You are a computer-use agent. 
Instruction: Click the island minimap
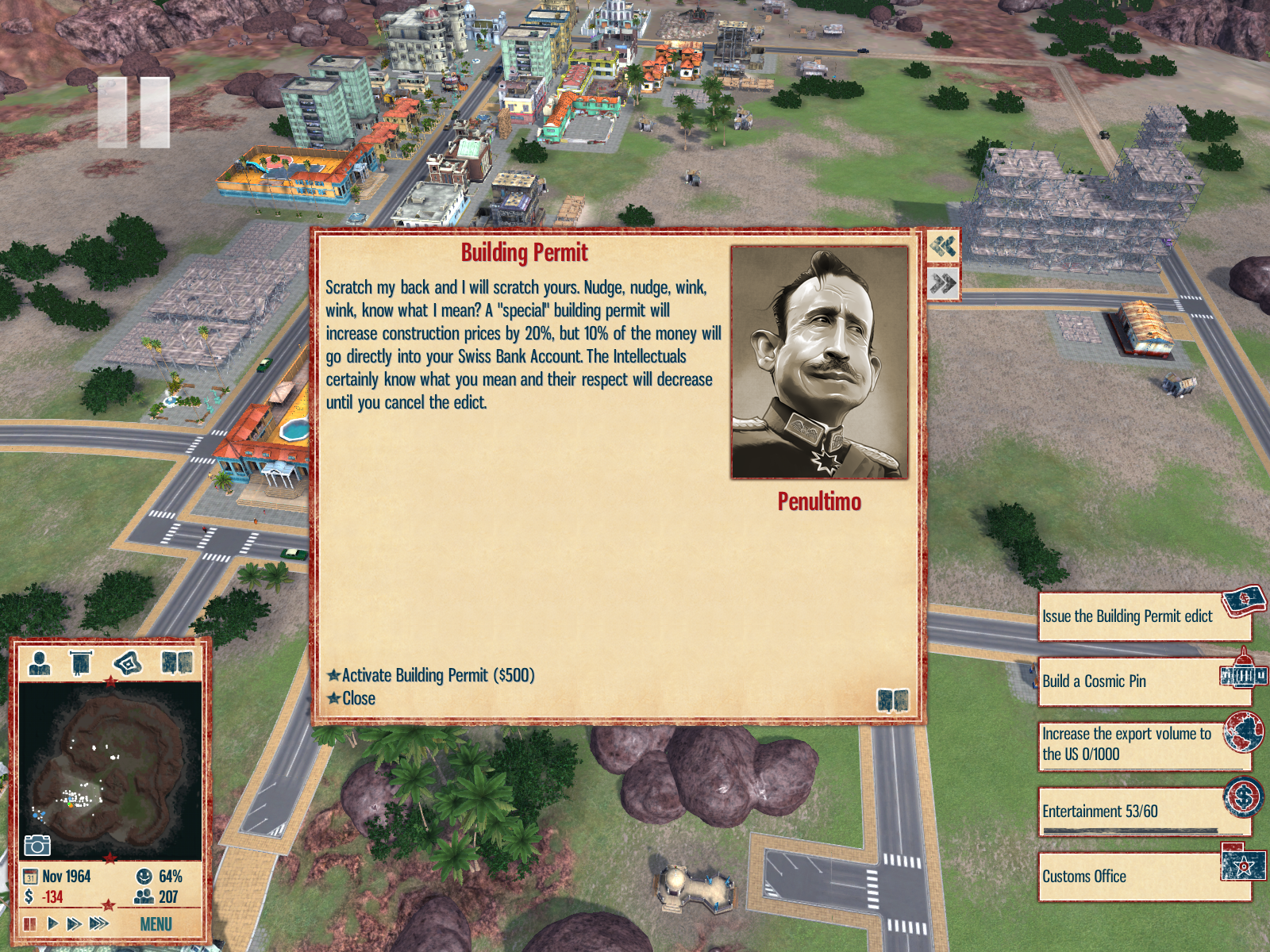pyautogui.click(x=110, y=770)
